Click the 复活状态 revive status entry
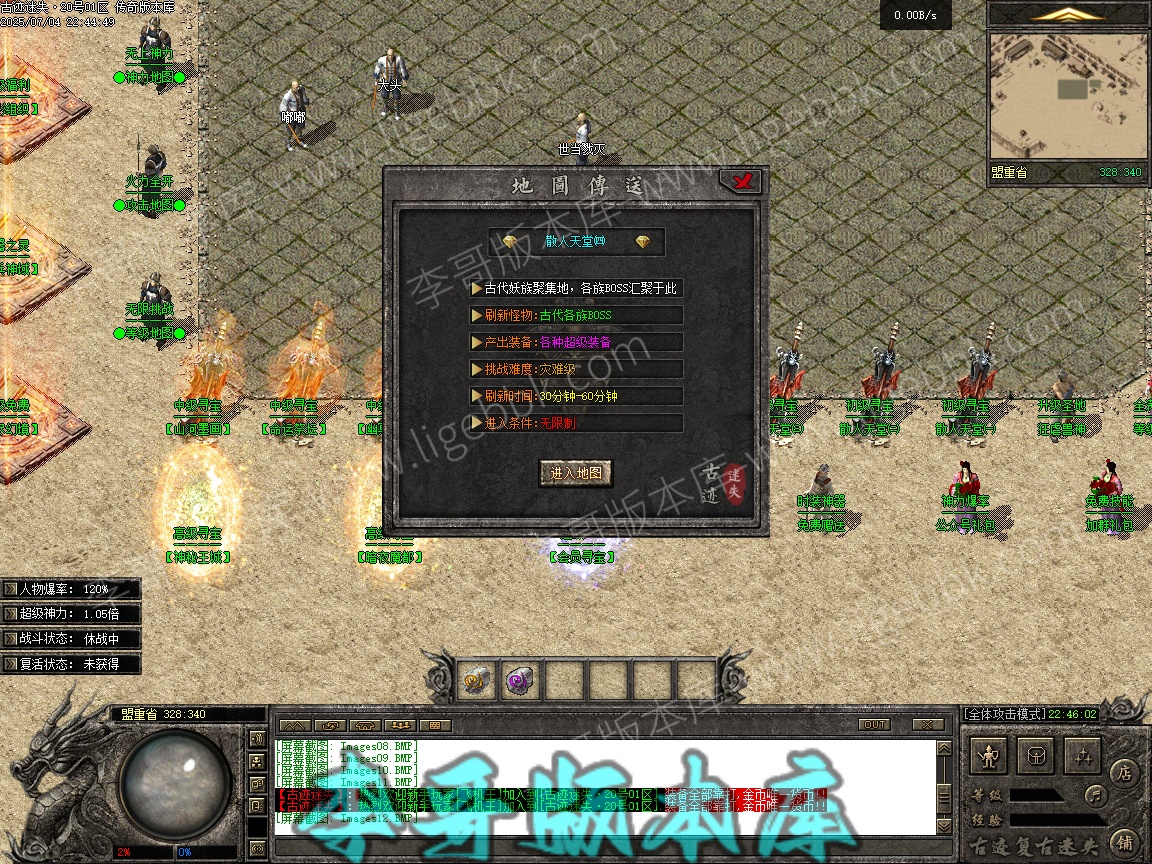This screenshot has height=864, width=1152. tap(70, 663)
